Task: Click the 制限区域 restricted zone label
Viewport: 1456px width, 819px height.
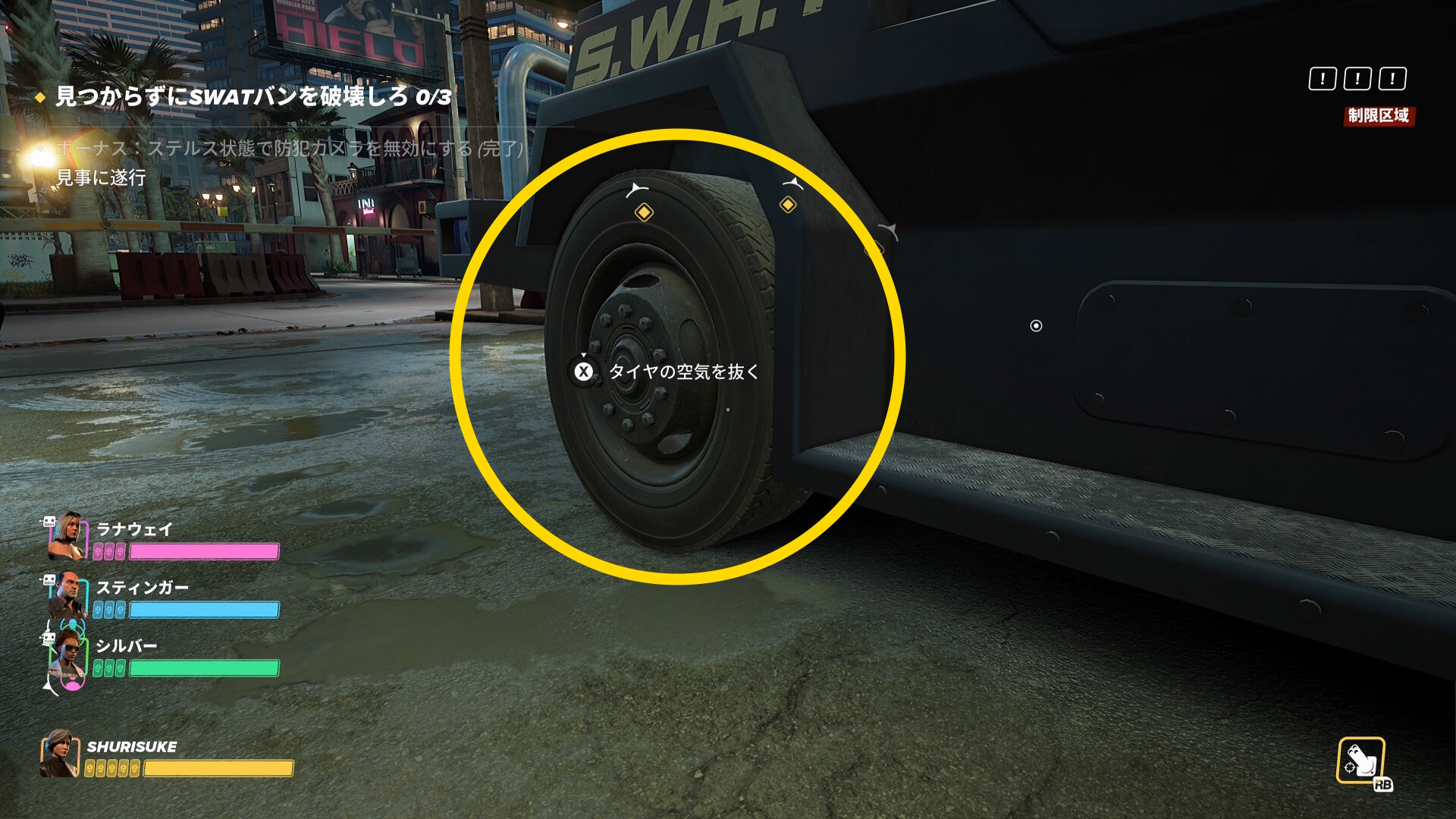Action: (x=1378, y=116)
